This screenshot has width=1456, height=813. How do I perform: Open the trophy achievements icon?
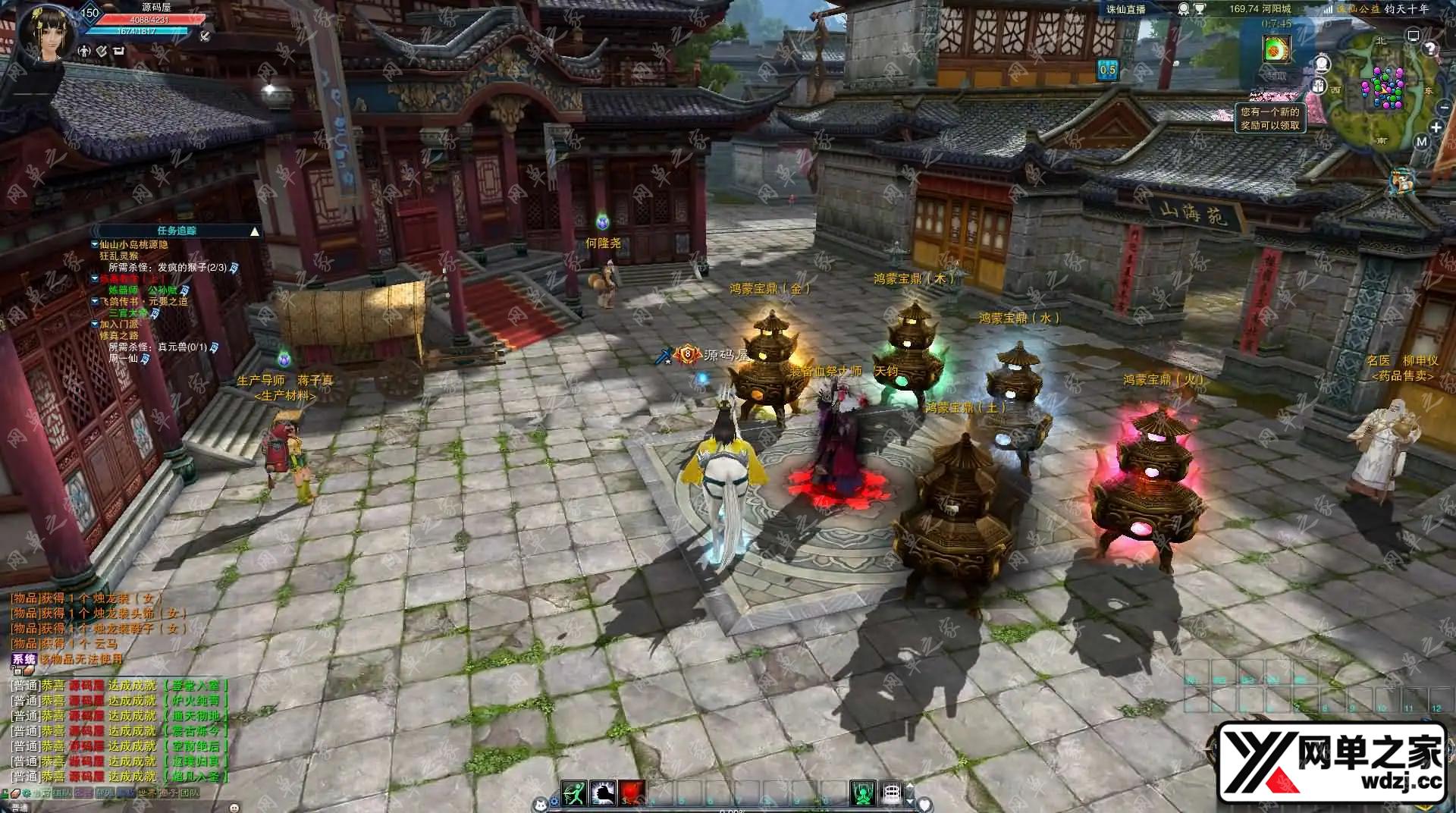tap(1200, 9)
